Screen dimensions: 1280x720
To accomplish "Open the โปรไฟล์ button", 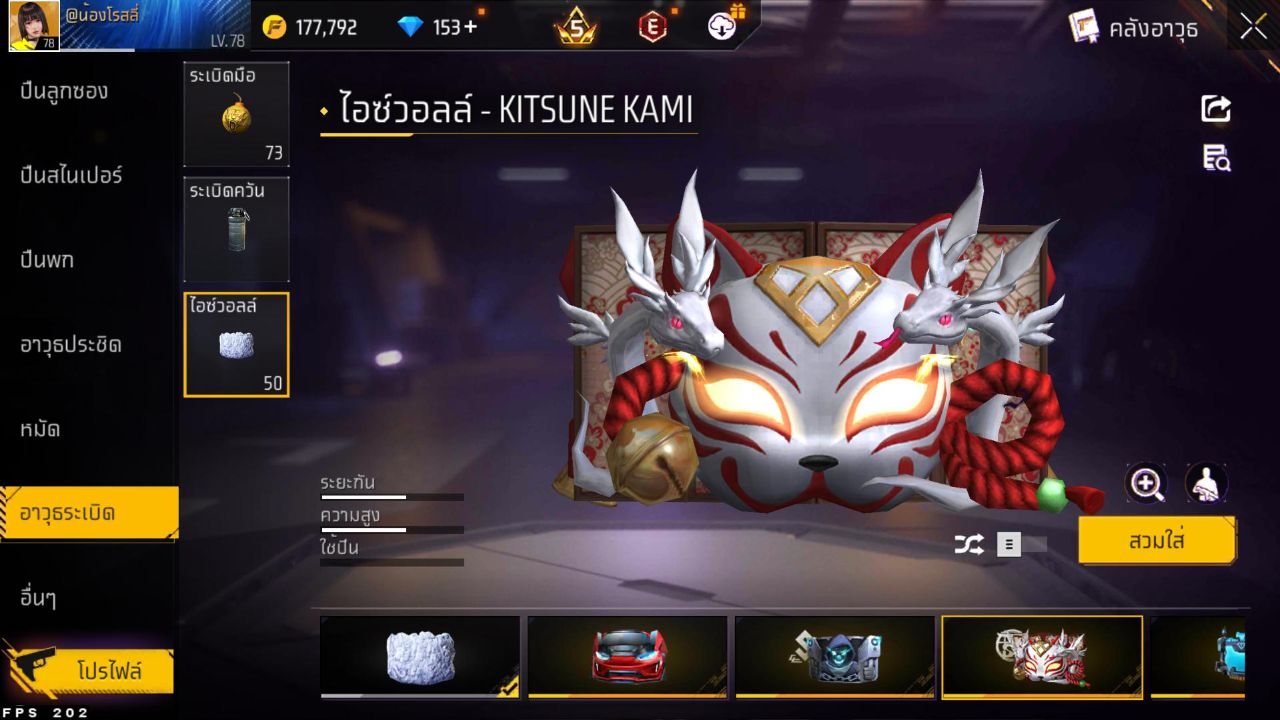I will (108, 671).
